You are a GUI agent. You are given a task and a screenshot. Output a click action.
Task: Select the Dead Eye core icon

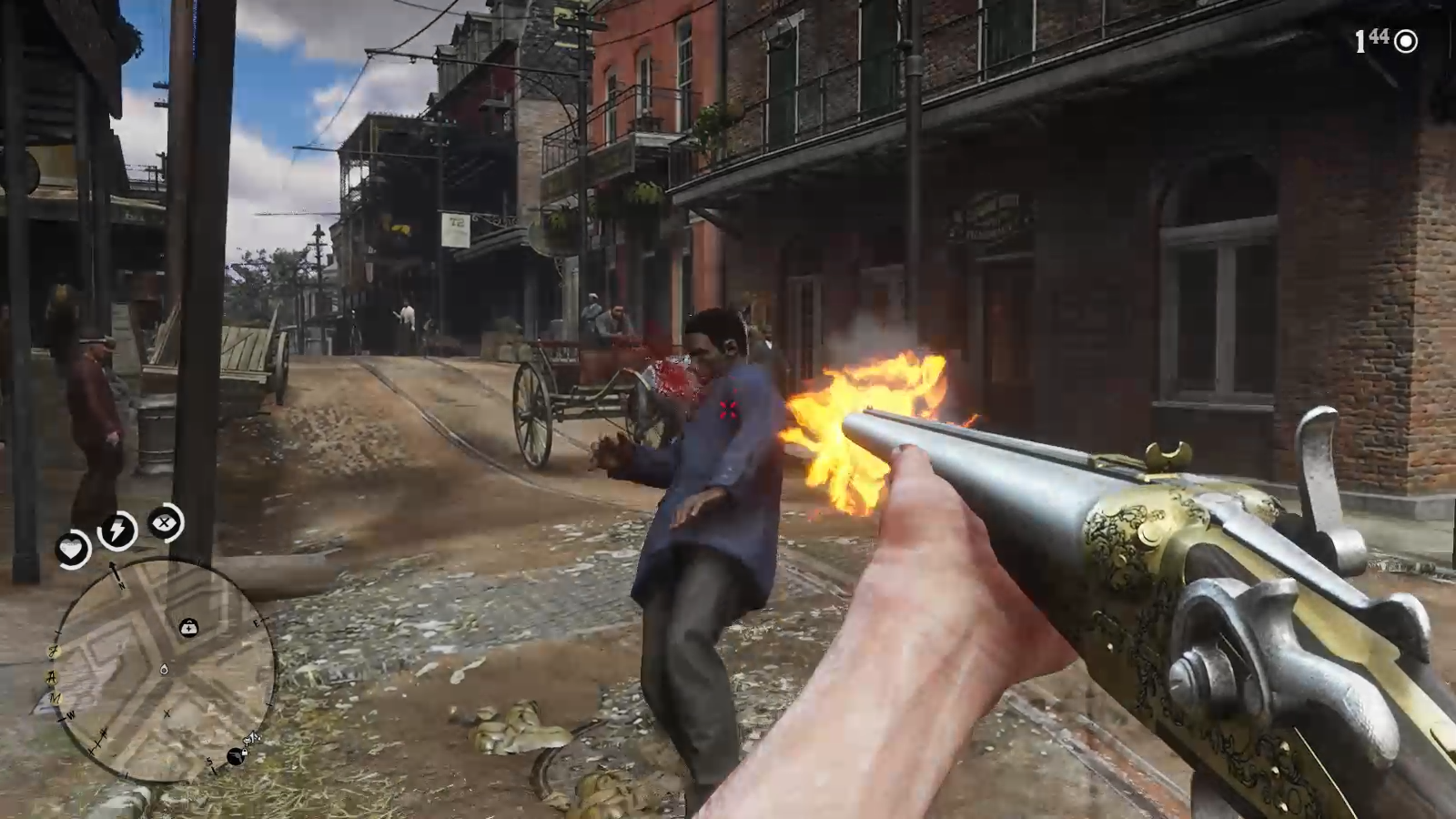point(165,522)
